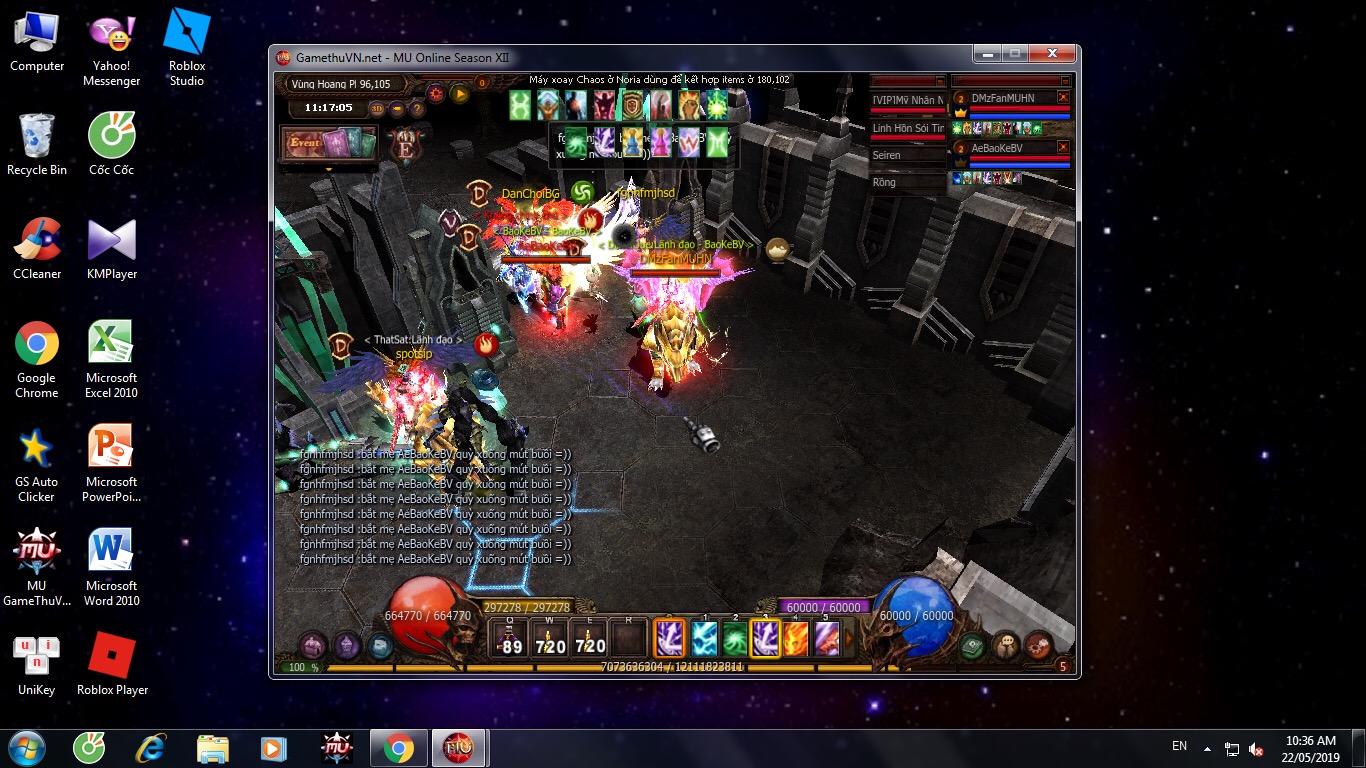This screenshot has width=1366, height=768.
Task: Expand the skill bar with the arrow
Action: pos(850,637)
